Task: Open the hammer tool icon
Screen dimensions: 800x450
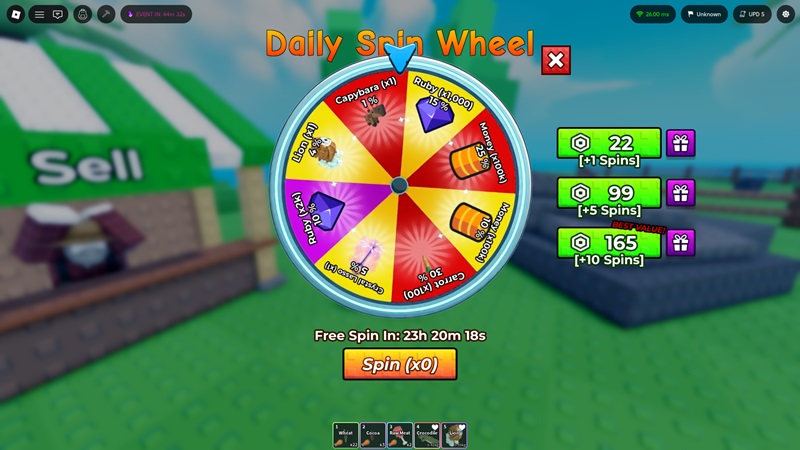Action: point(105,14)
